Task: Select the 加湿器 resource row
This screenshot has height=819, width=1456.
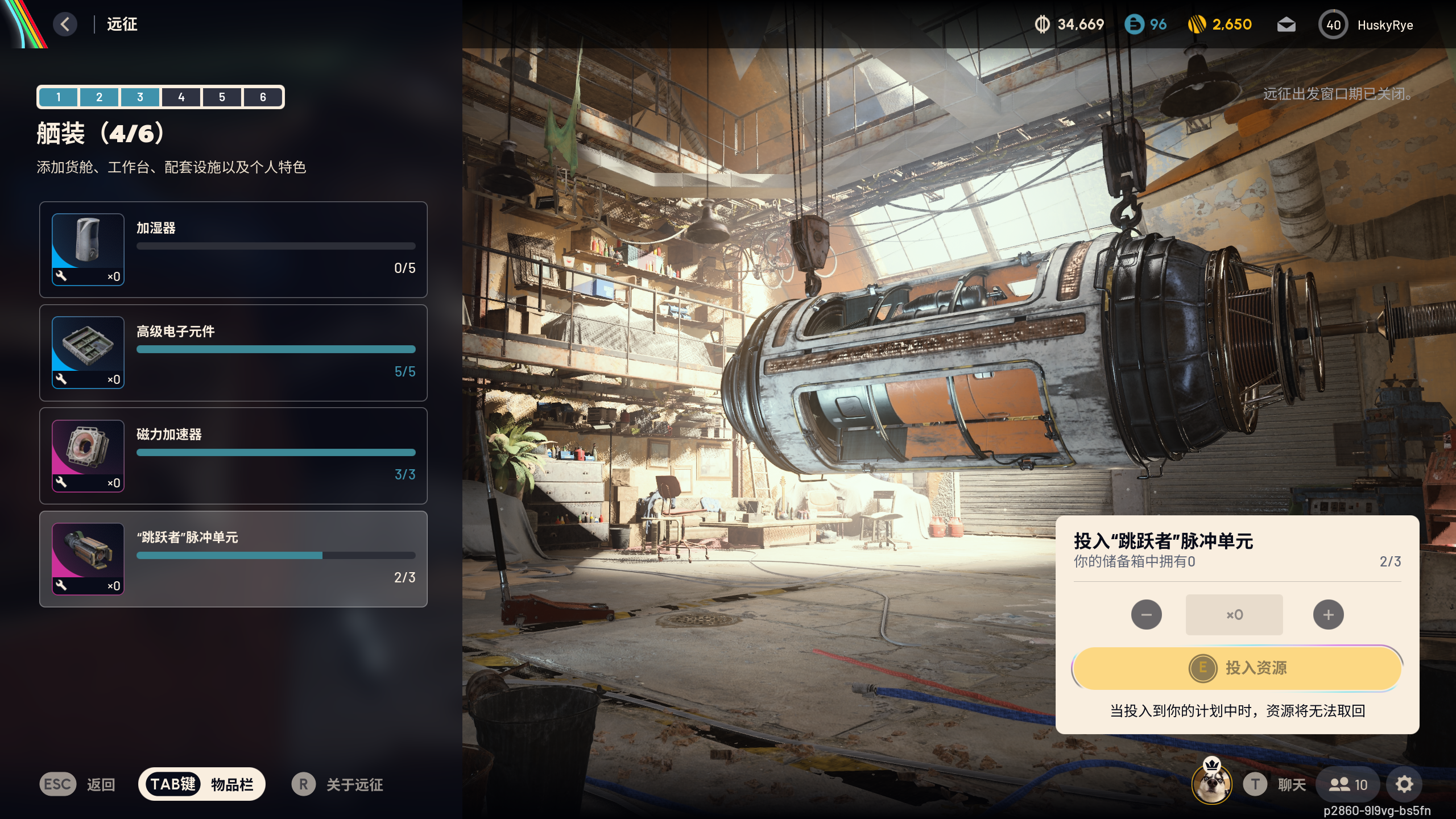Action: (233, 249)
